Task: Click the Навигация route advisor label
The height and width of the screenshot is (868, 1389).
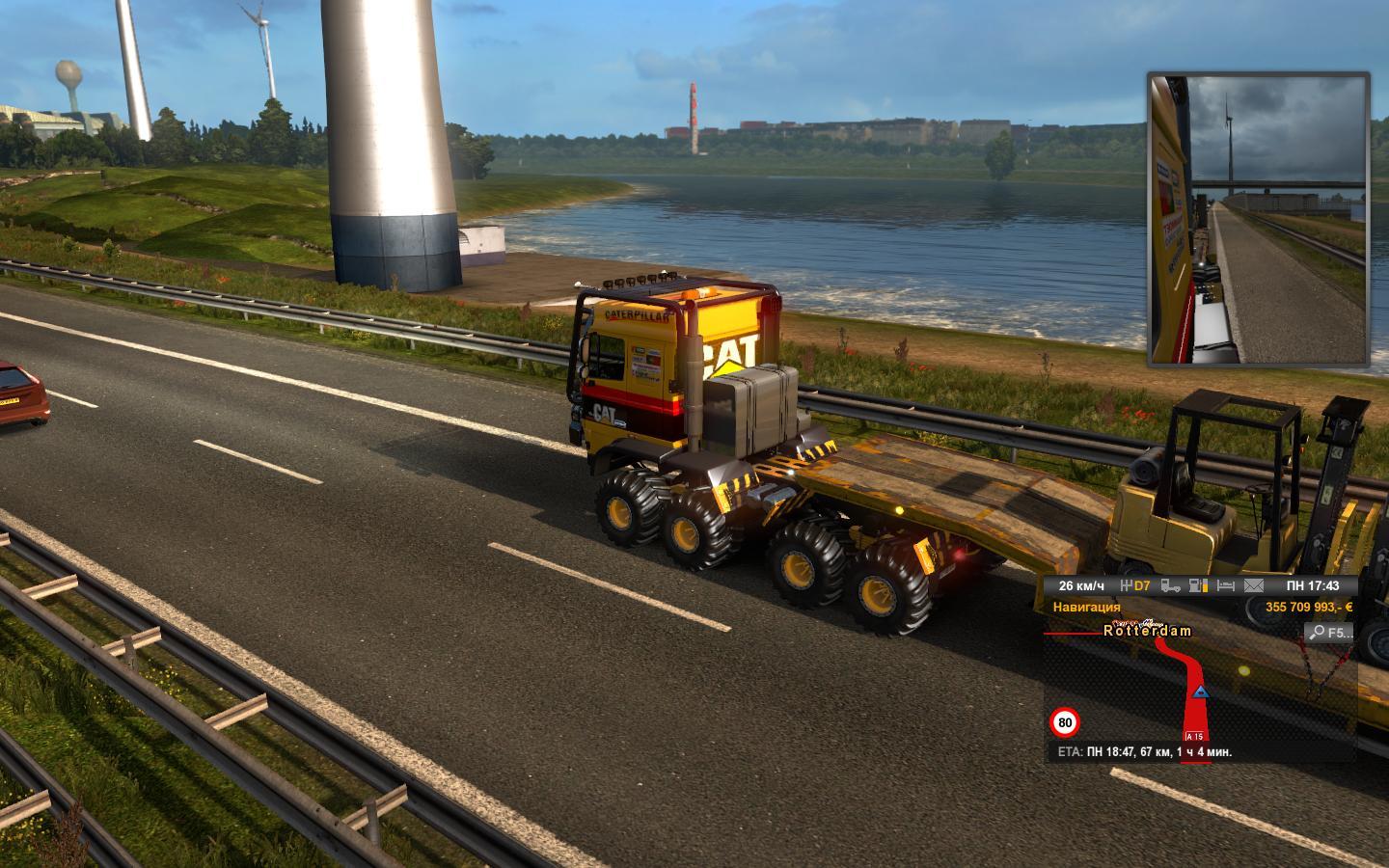Action: (1086, 608)
